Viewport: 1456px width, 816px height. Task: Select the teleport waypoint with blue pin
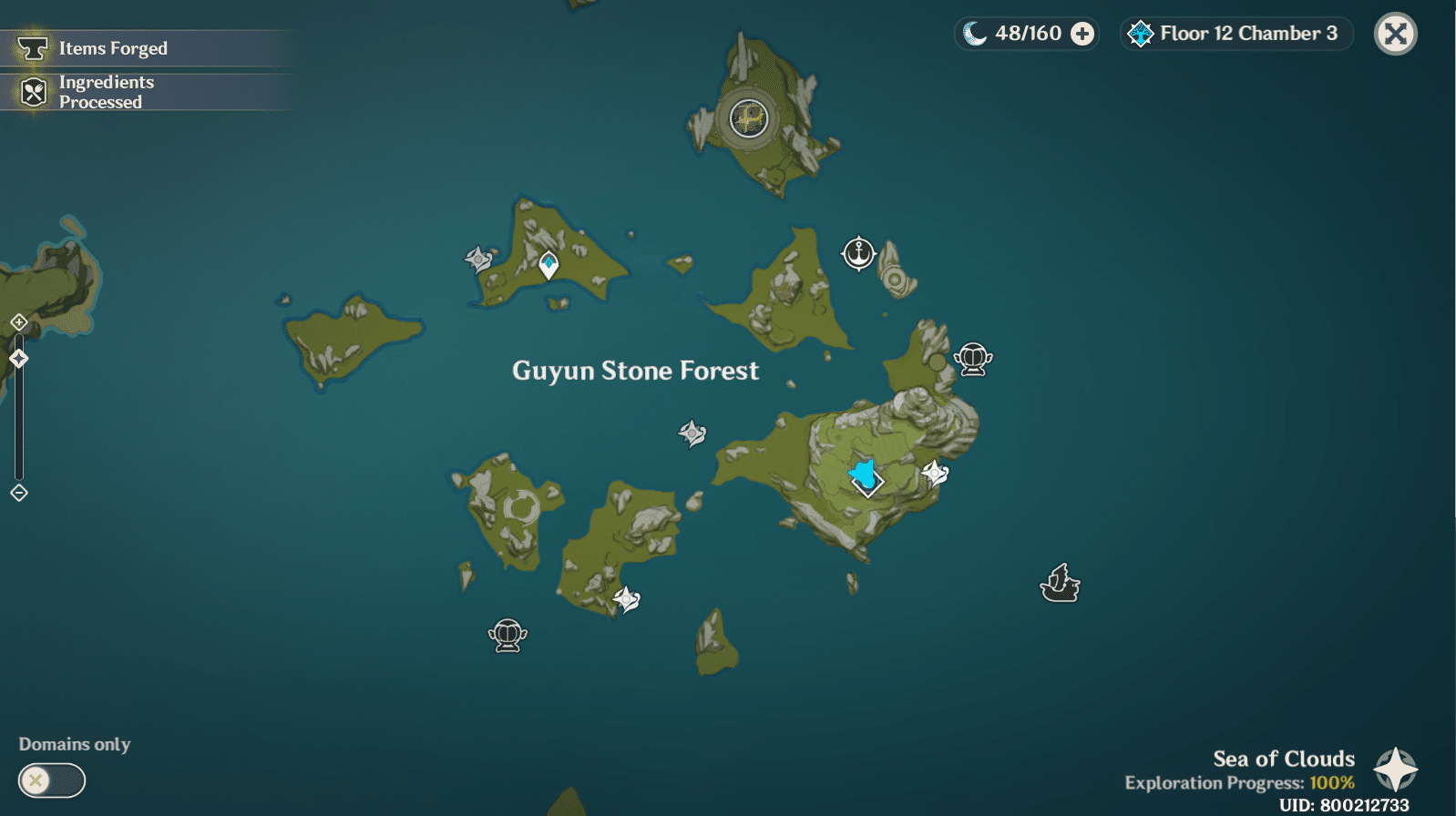click(x=548, y=264)
